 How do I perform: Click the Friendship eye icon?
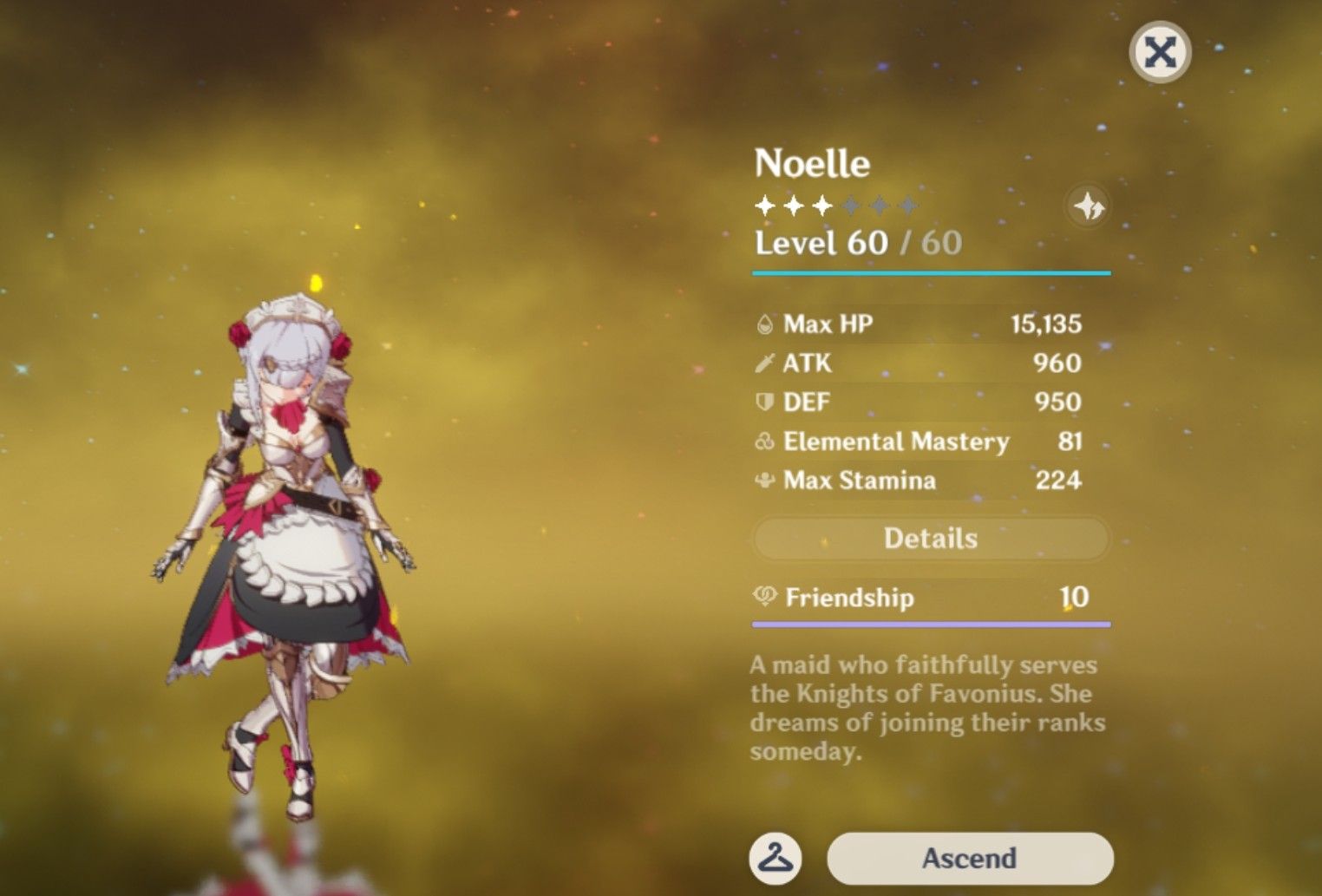767,598
